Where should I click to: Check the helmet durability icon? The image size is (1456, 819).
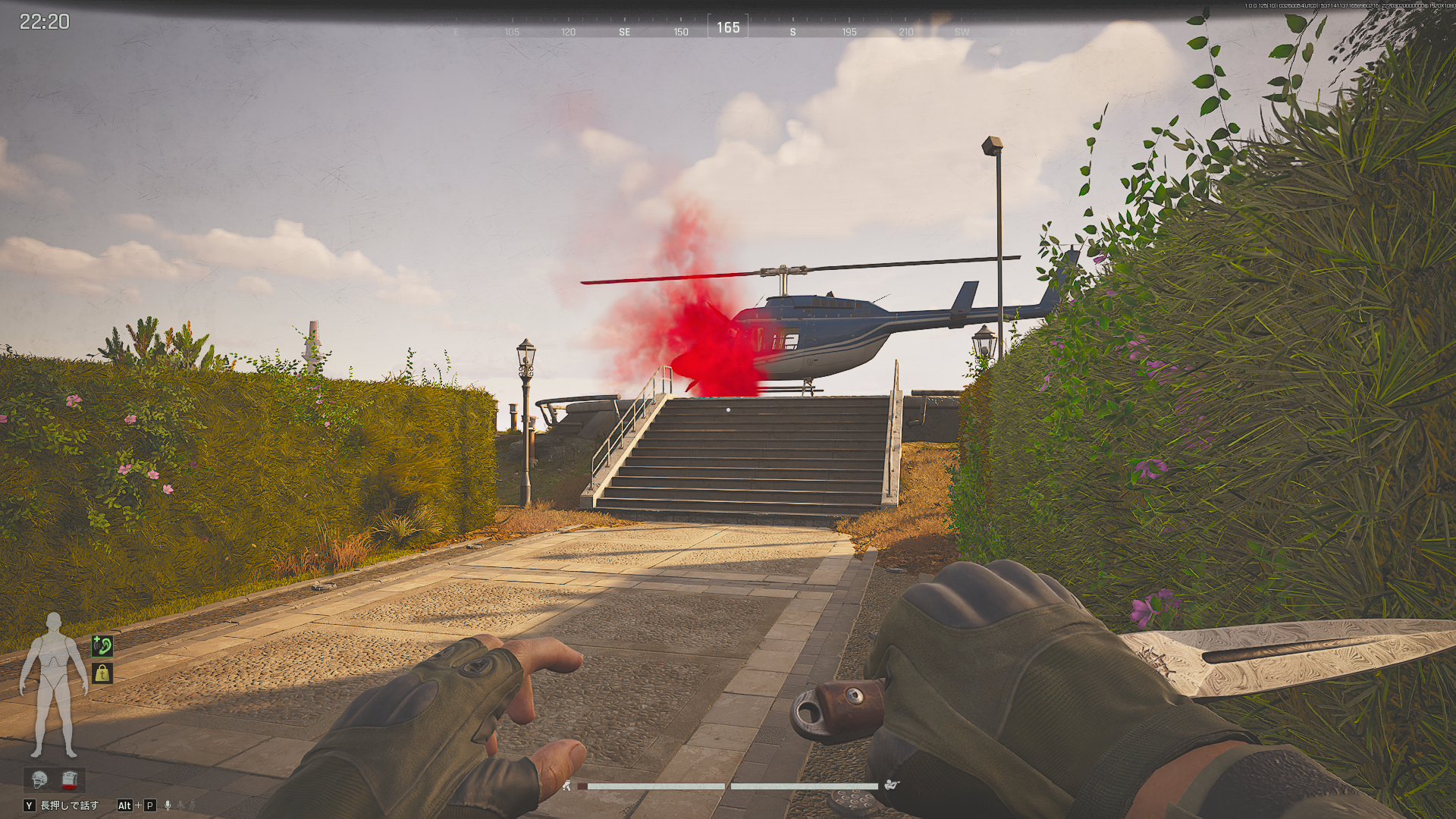coord(39,779)
